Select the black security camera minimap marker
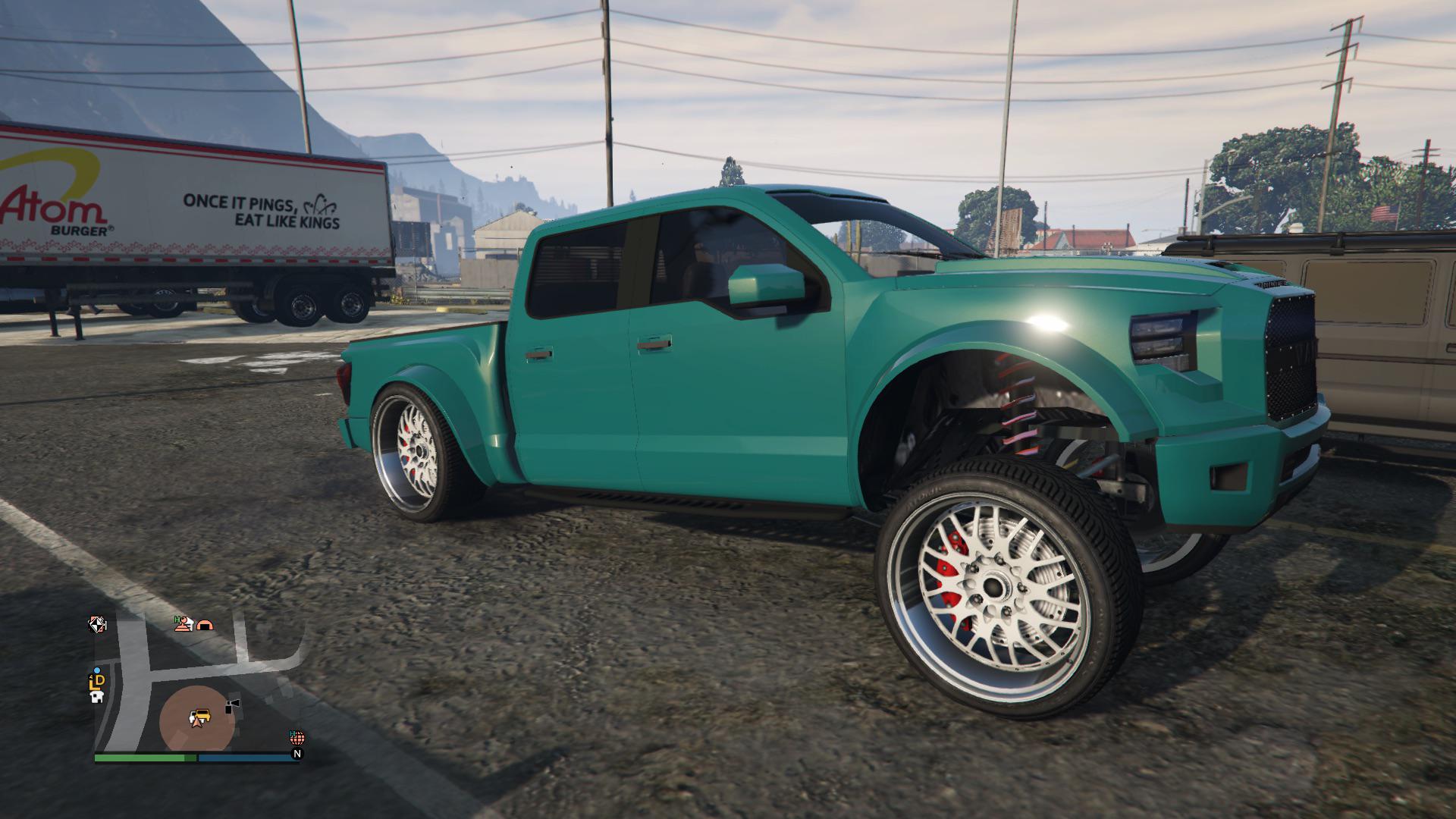The width and height of the screenshot is (1456, 819). click(232, 706)
